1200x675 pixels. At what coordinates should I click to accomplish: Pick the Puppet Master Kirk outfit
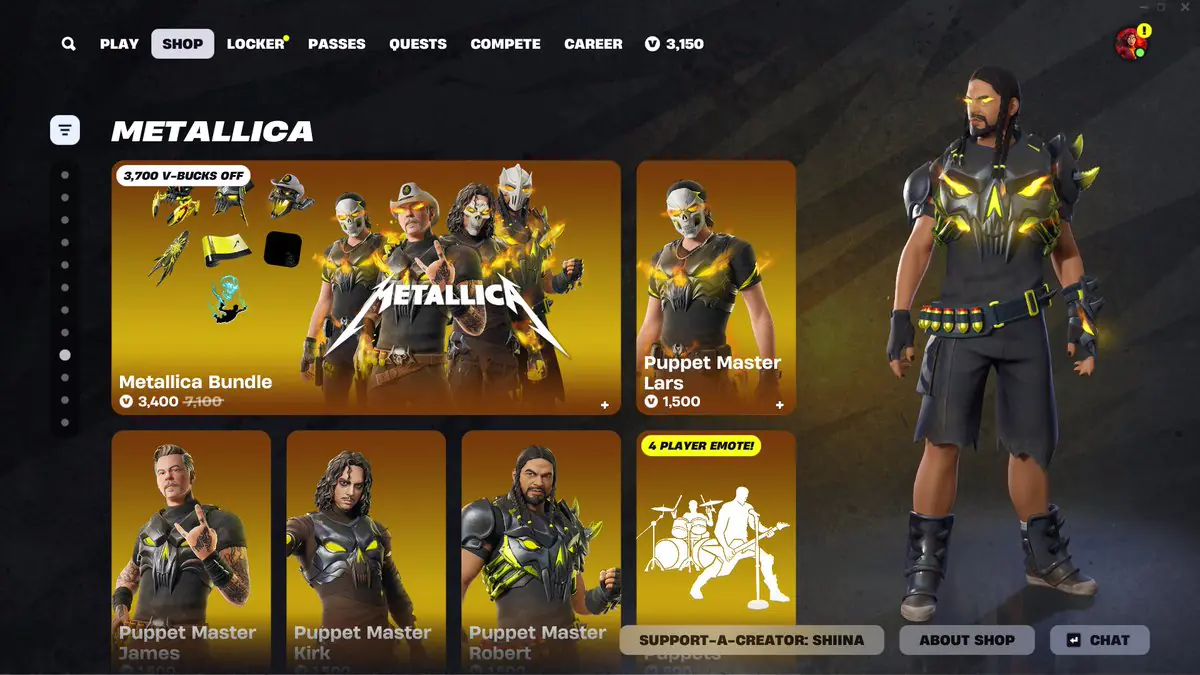point(366,540)
